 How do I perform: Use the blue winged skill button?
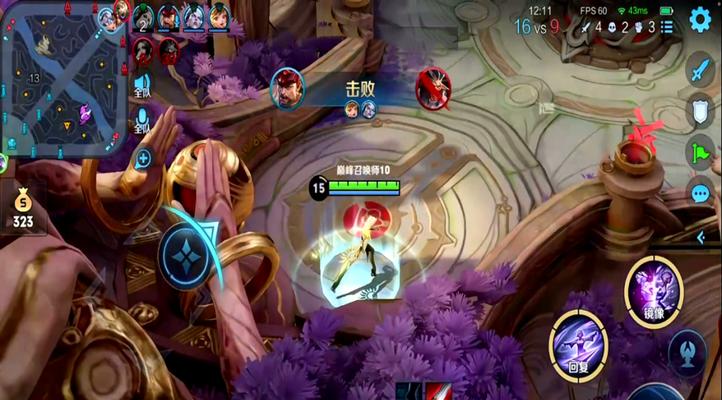pos(688,354)
